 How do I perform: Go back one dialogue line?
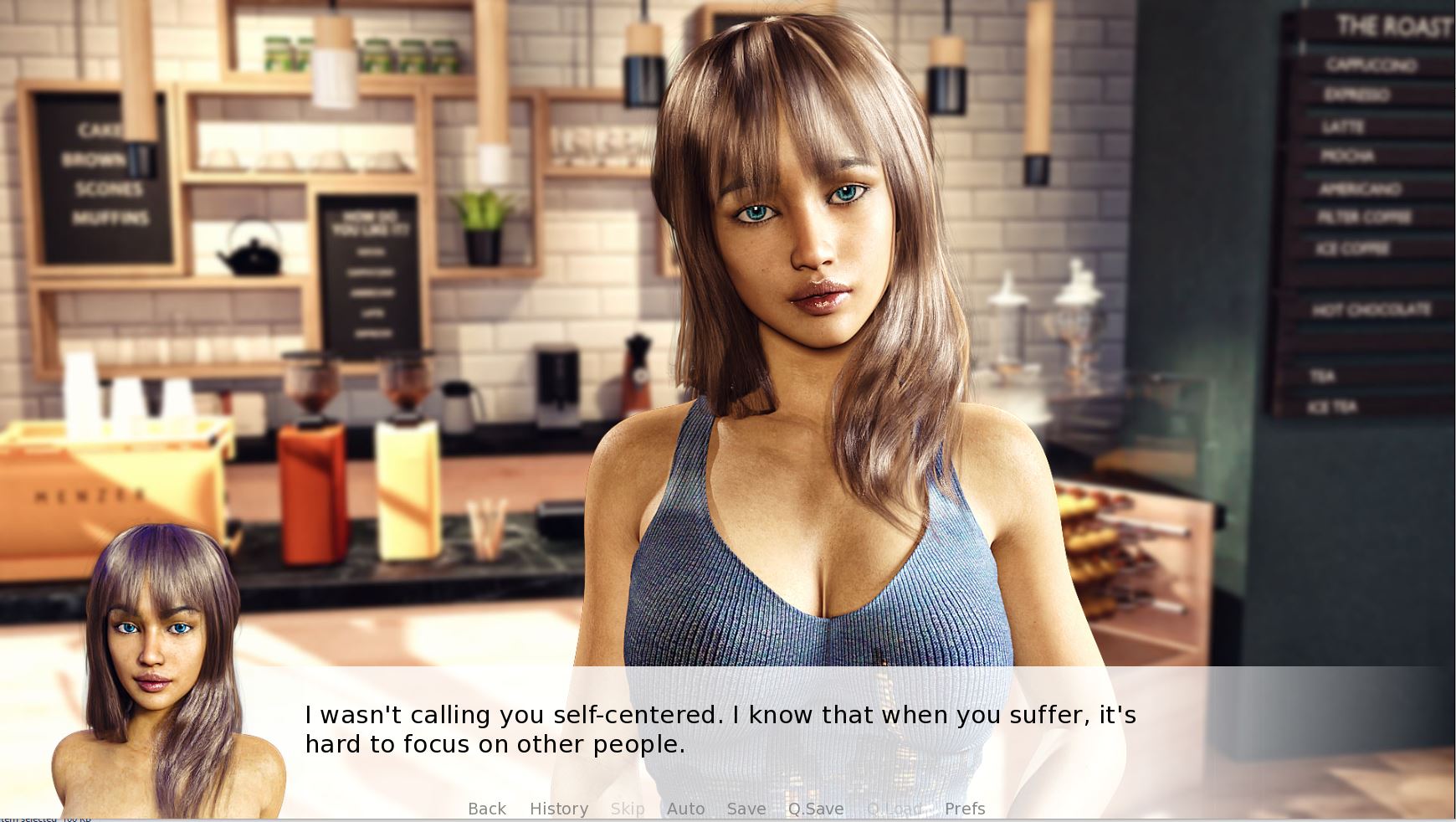486,809
